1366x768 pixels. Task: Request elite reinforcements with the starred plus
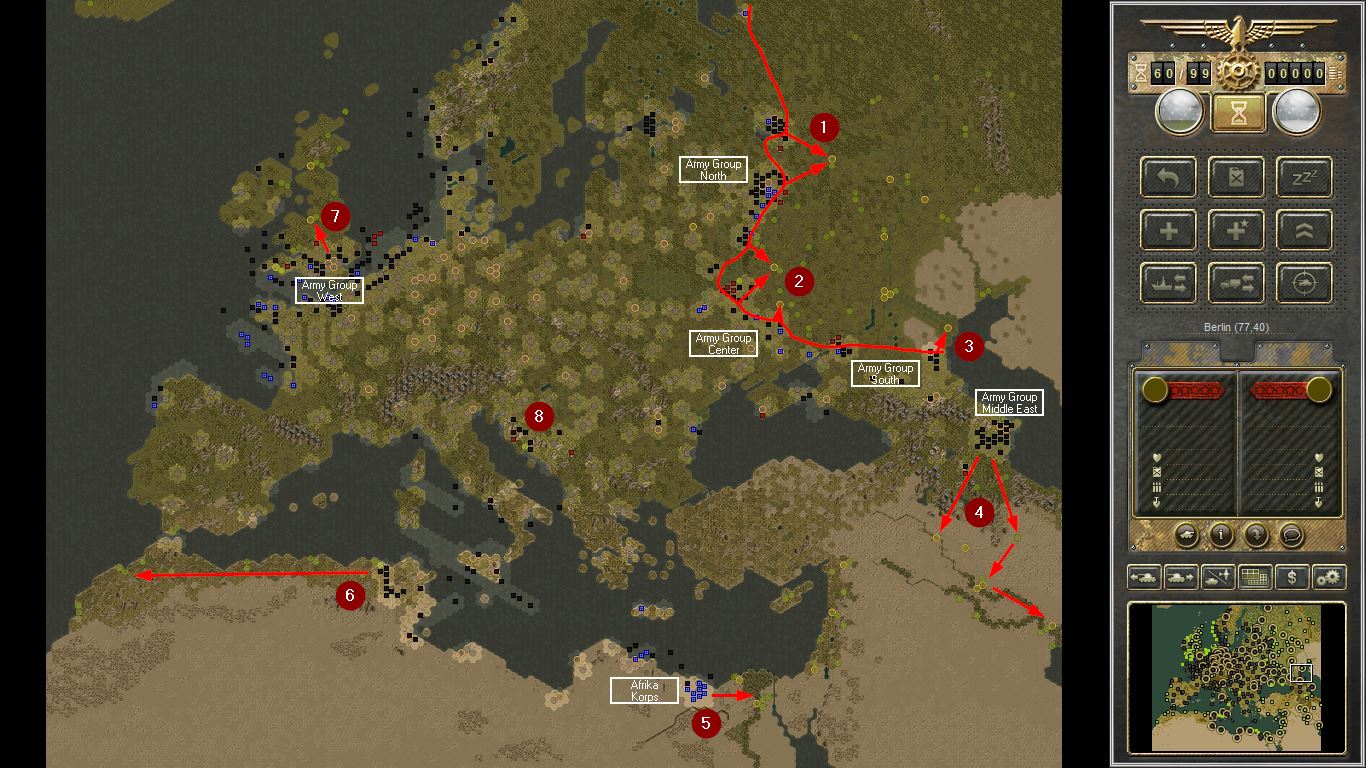coord(1236,230)
